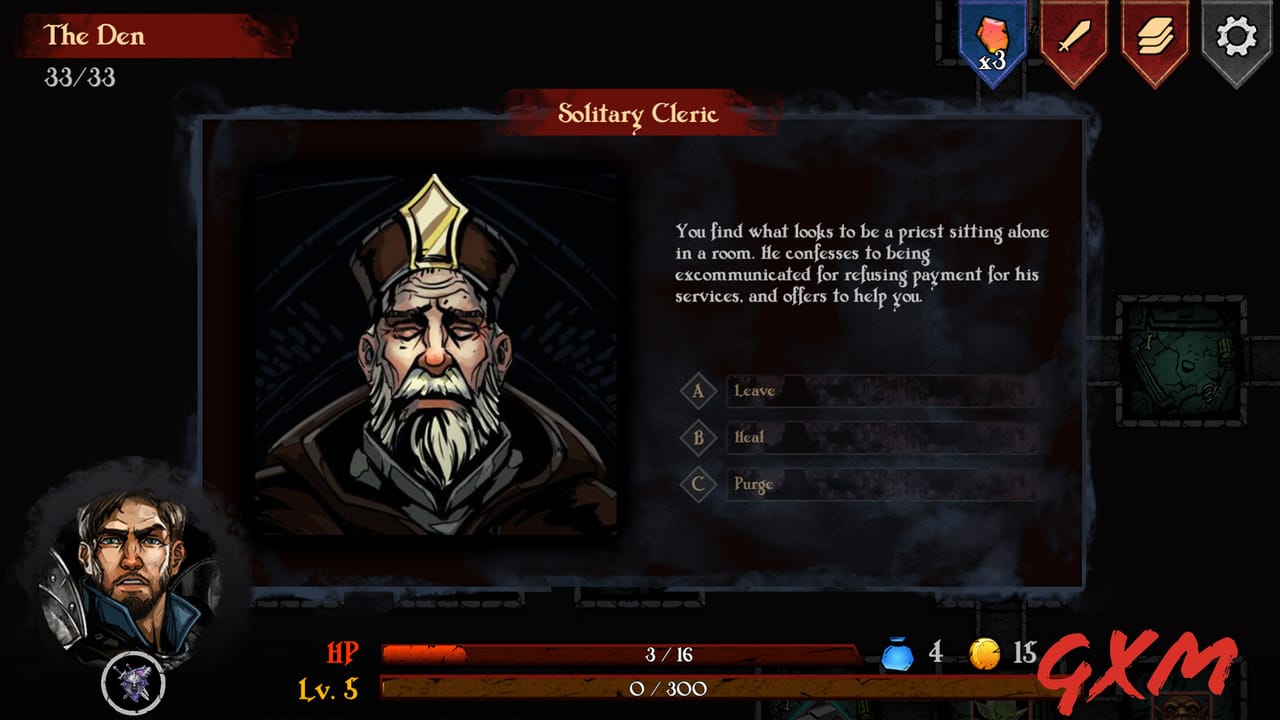Open the card stack banner icon
The width and height of the screenshot is (1280, 720).
1156,35
